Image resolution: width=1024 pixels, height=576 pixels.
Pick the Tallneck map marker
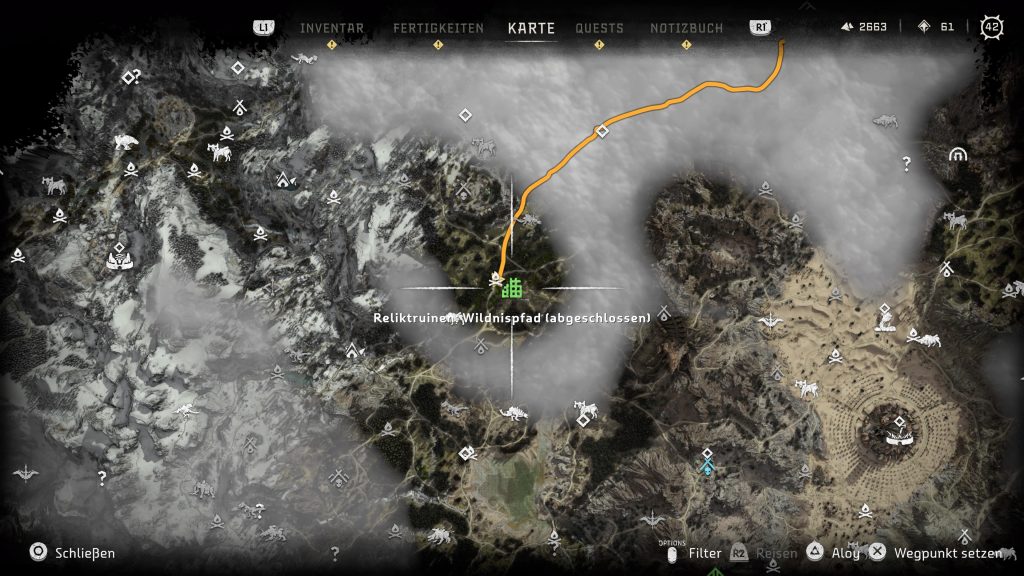tap(884, 318)
